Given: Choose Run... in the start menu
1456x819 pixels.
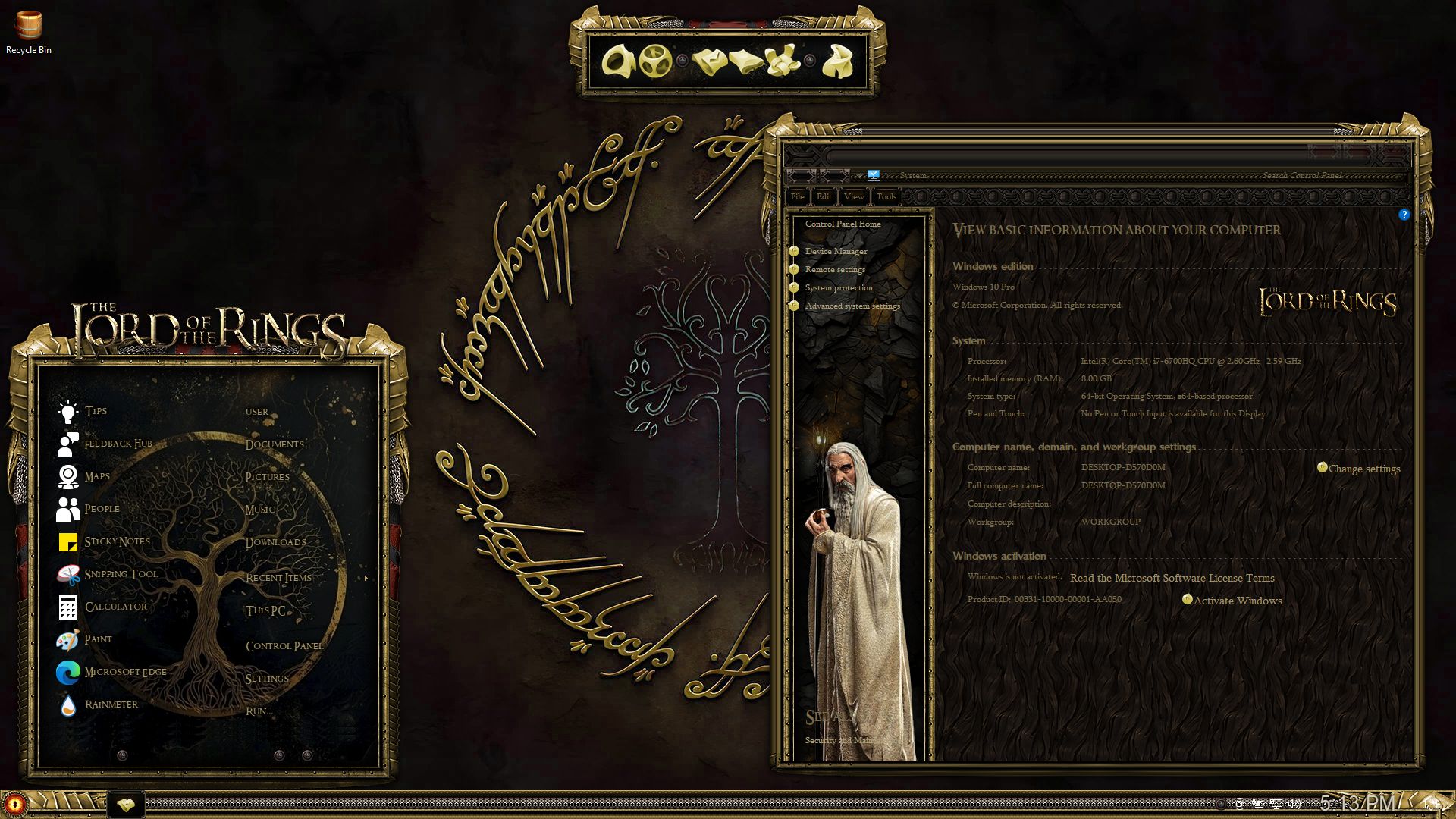Looking at the screenshot, I should click(259, 711).
